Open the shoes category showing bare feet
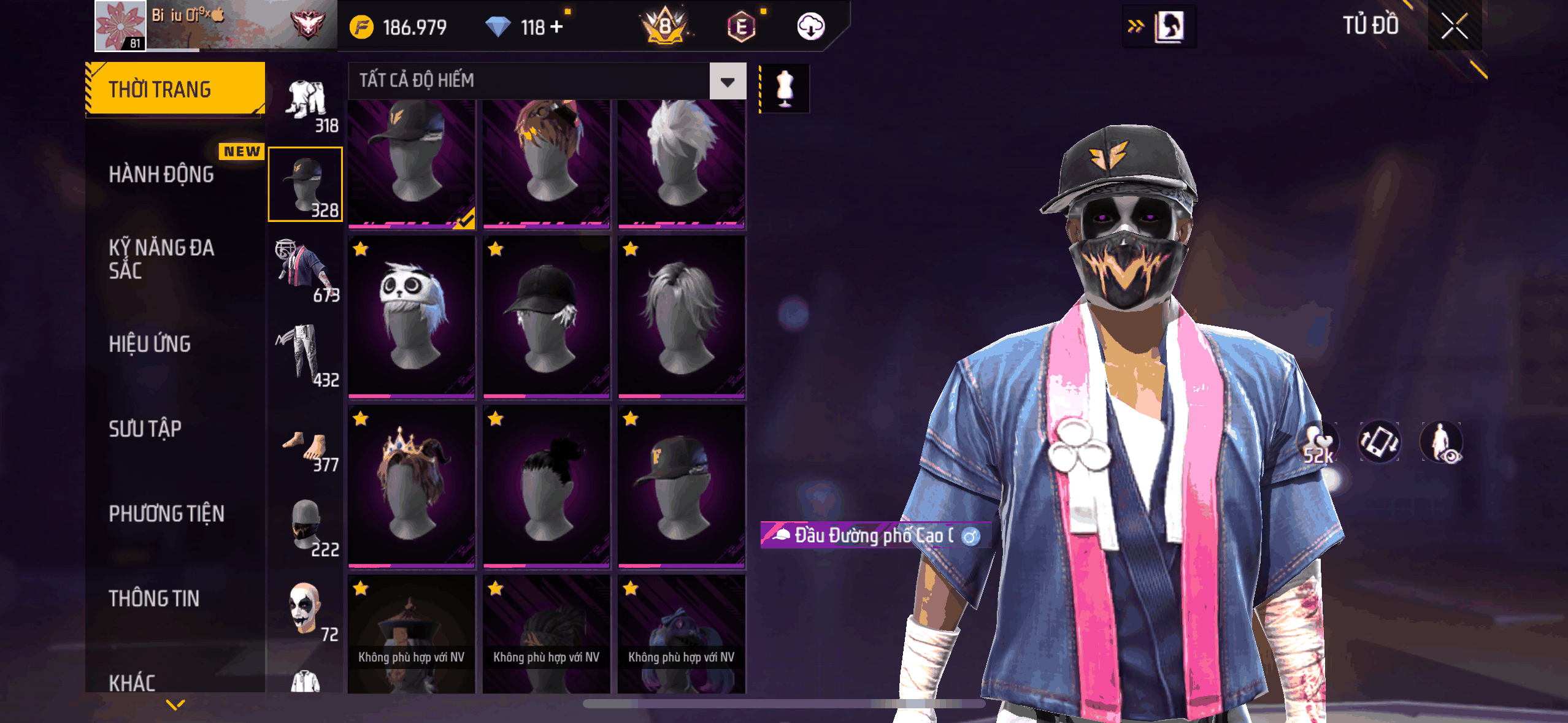 [306, 449]
